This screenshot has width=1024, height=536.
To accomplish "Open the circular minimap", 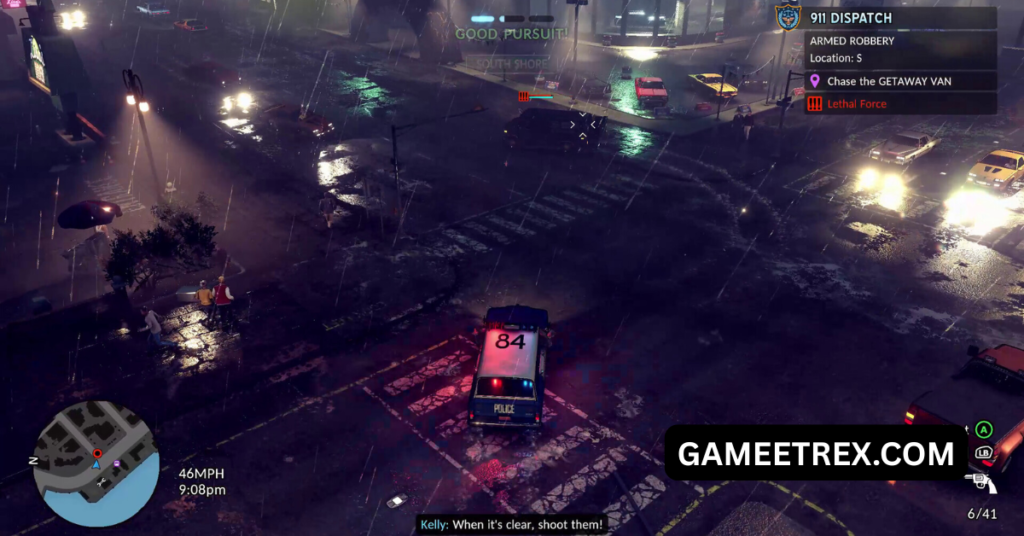I will [96, 463].
